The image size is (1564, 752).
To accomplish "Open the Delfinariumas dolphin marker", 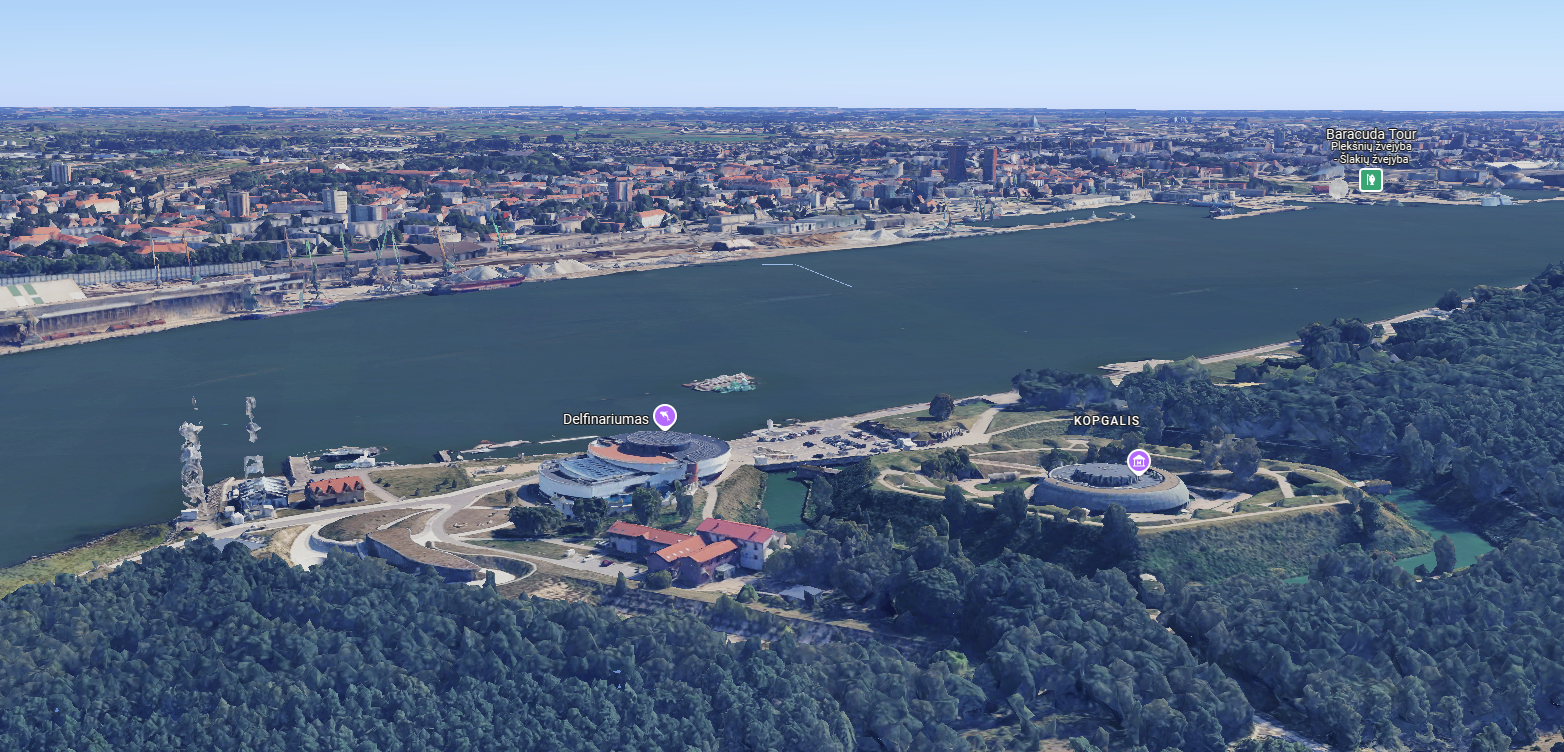I will pos(664,416).
